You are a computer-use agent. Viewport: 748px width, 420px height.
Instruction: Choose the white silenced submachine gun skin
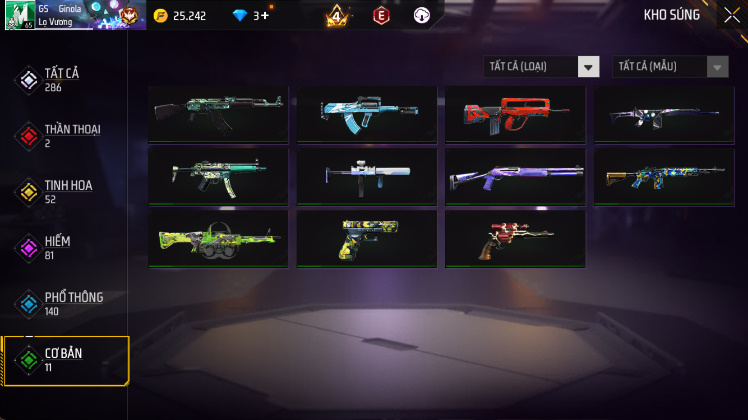[x=366, y=175]
